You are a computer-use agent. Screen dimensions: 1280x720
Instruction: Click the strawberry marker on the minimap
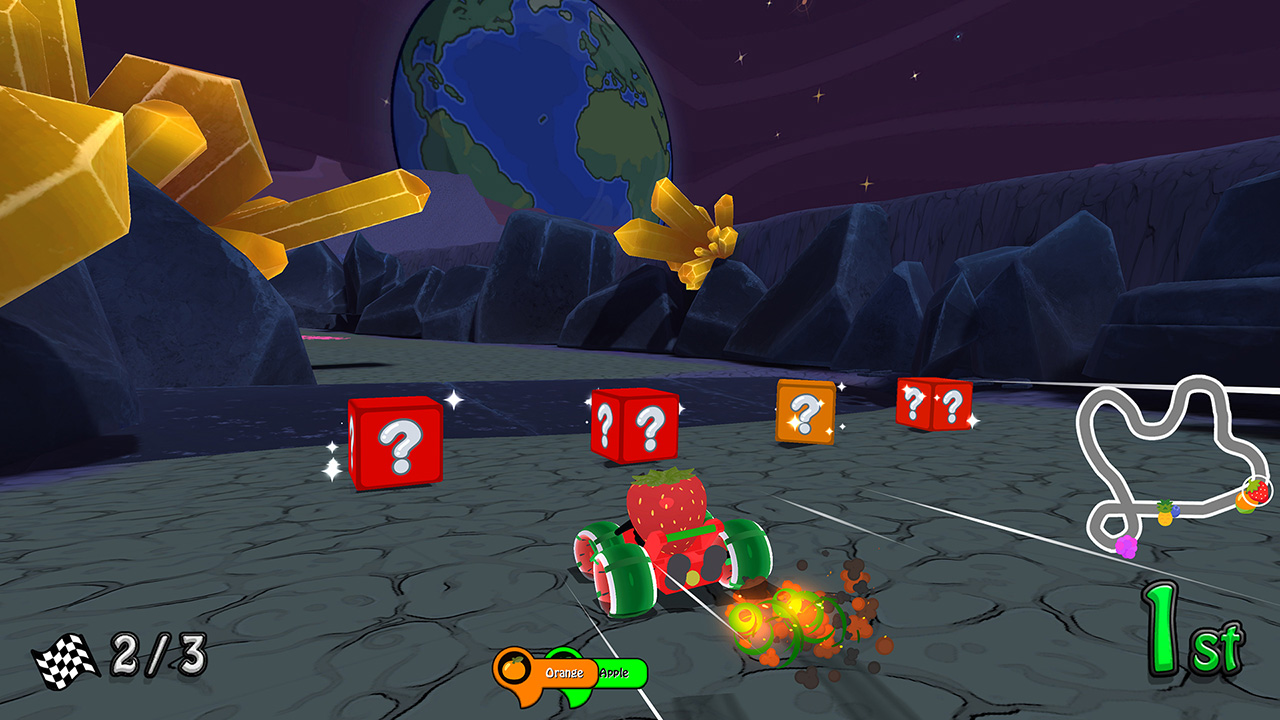(1258, 490)
